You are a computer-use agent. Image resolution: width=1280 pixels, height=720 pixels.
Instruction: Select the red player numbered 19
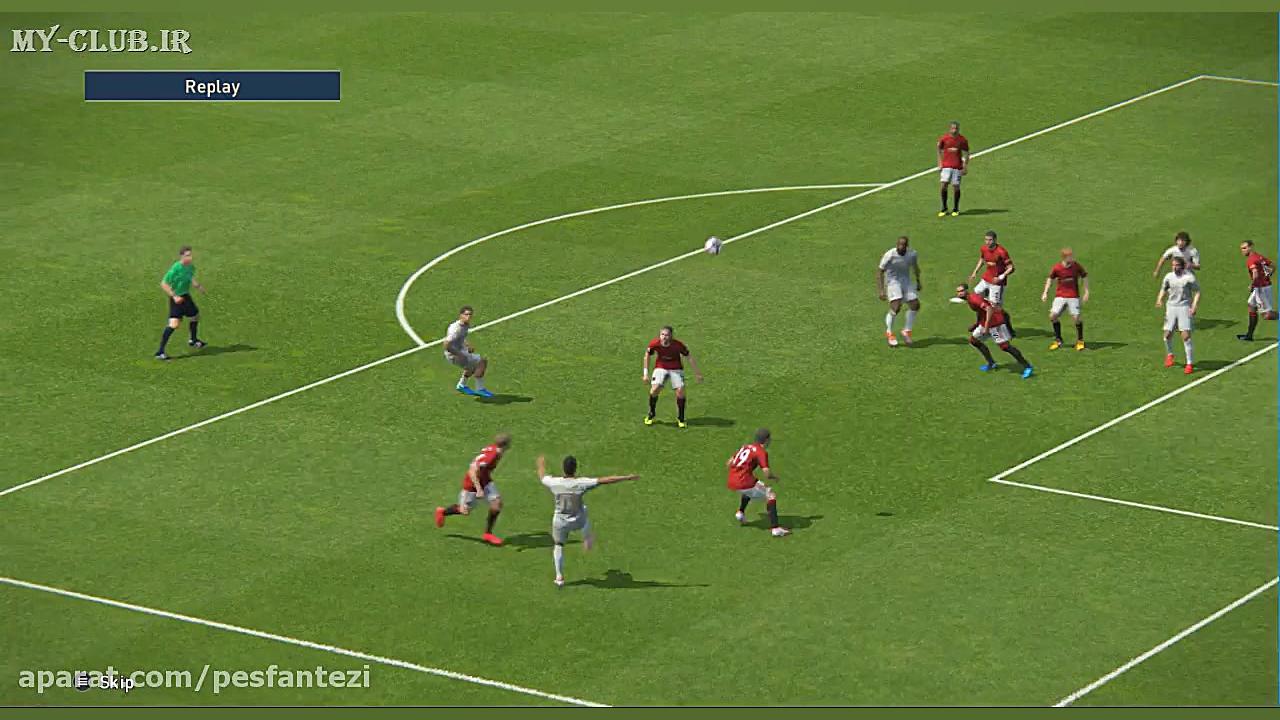coord(755,470)
